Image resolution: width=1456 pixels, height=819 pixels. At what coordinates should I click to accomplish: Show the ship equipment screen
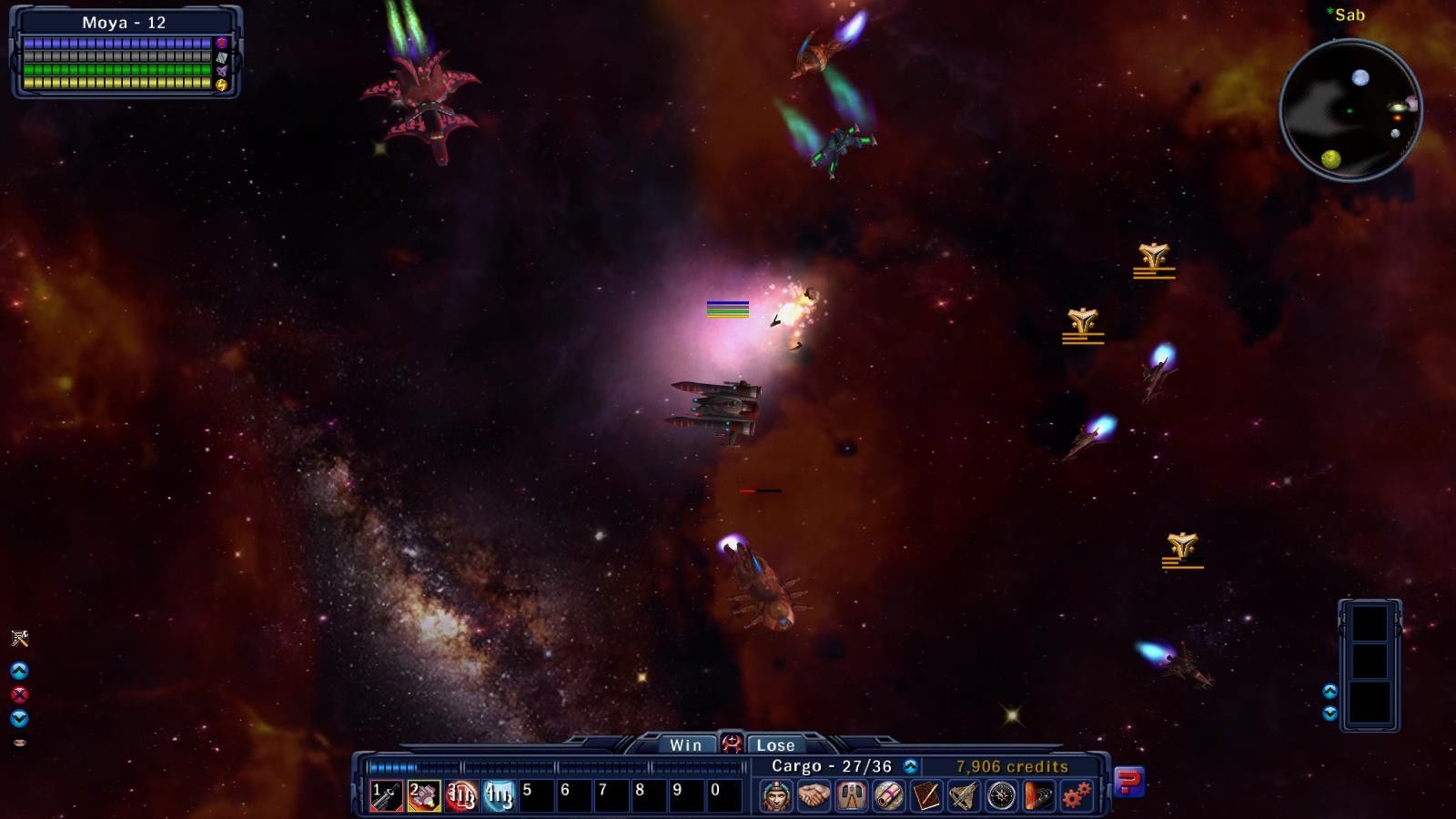pyautogui.click(x=851, y=796)
